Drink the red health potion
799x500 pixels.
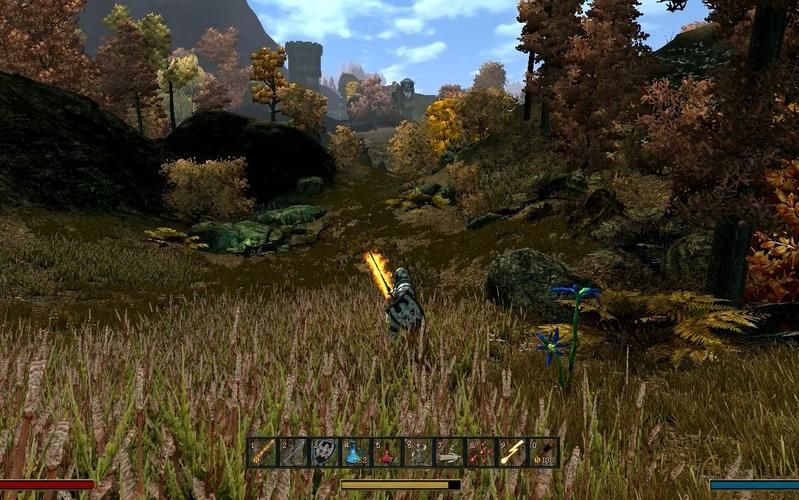point(386,452)
